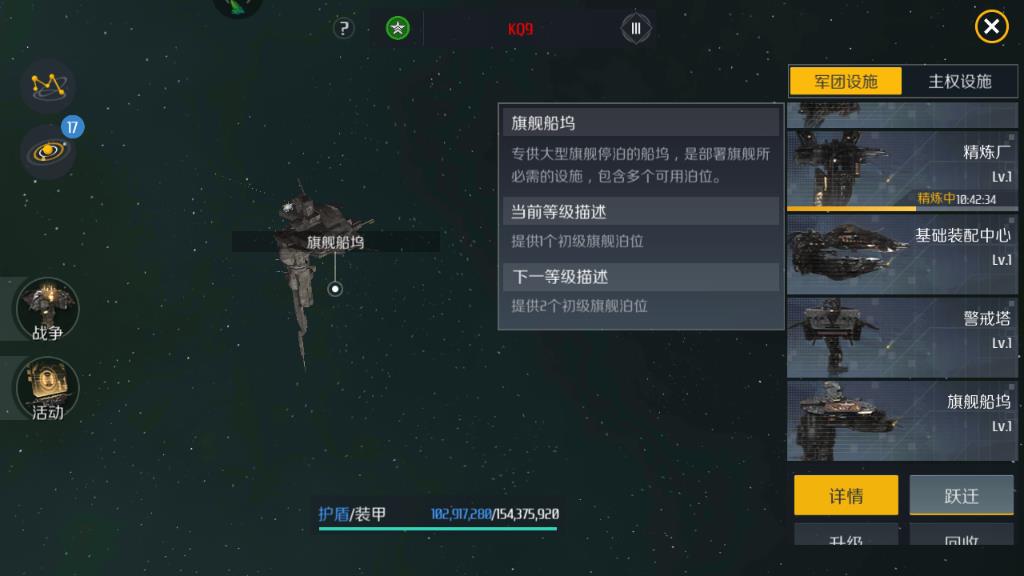Select the 警戒塔 facility row
Viewport: 1024px width, 576px height.
tap(901, 337)
